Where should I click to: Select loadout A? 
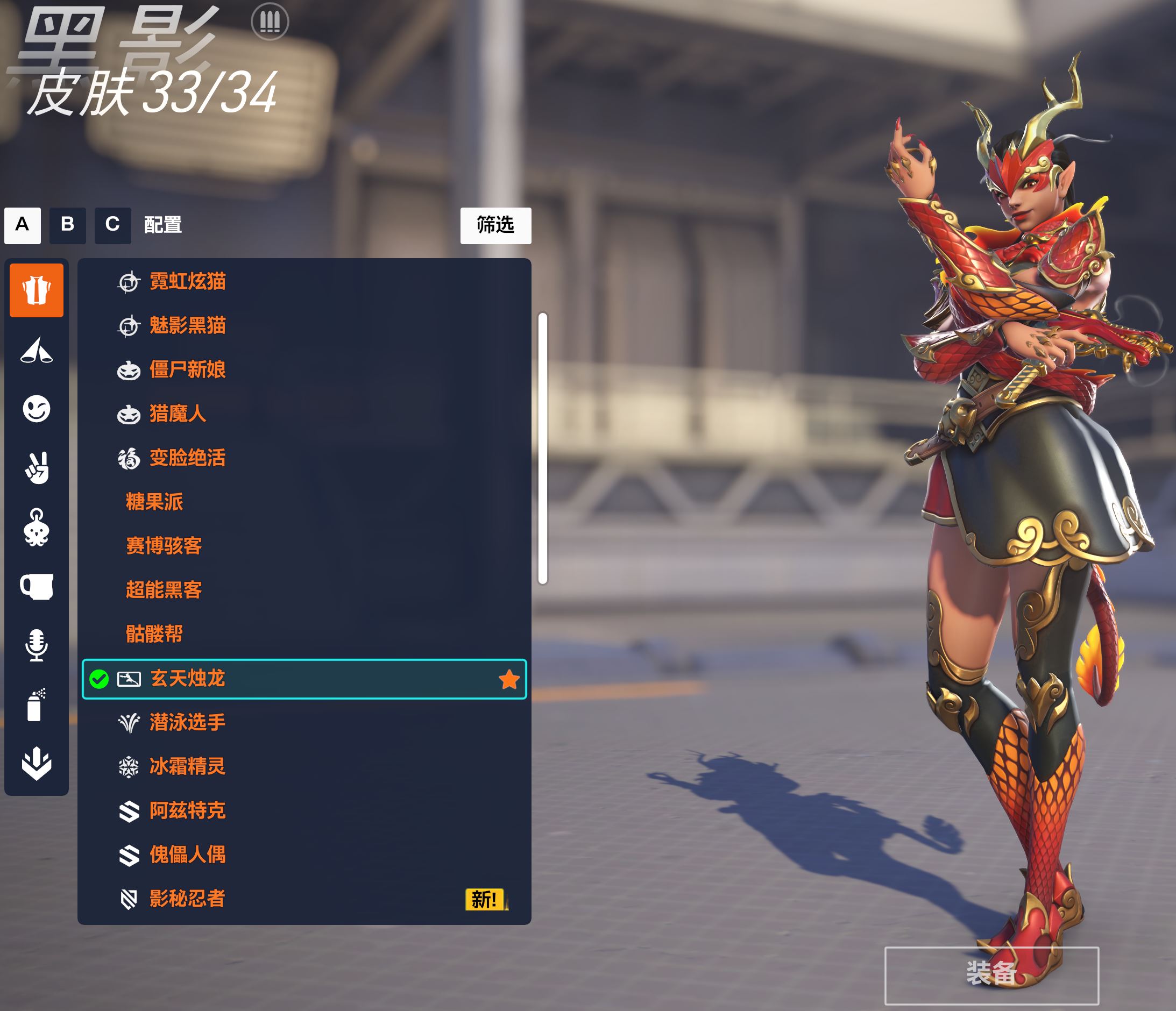pos(22,225)
